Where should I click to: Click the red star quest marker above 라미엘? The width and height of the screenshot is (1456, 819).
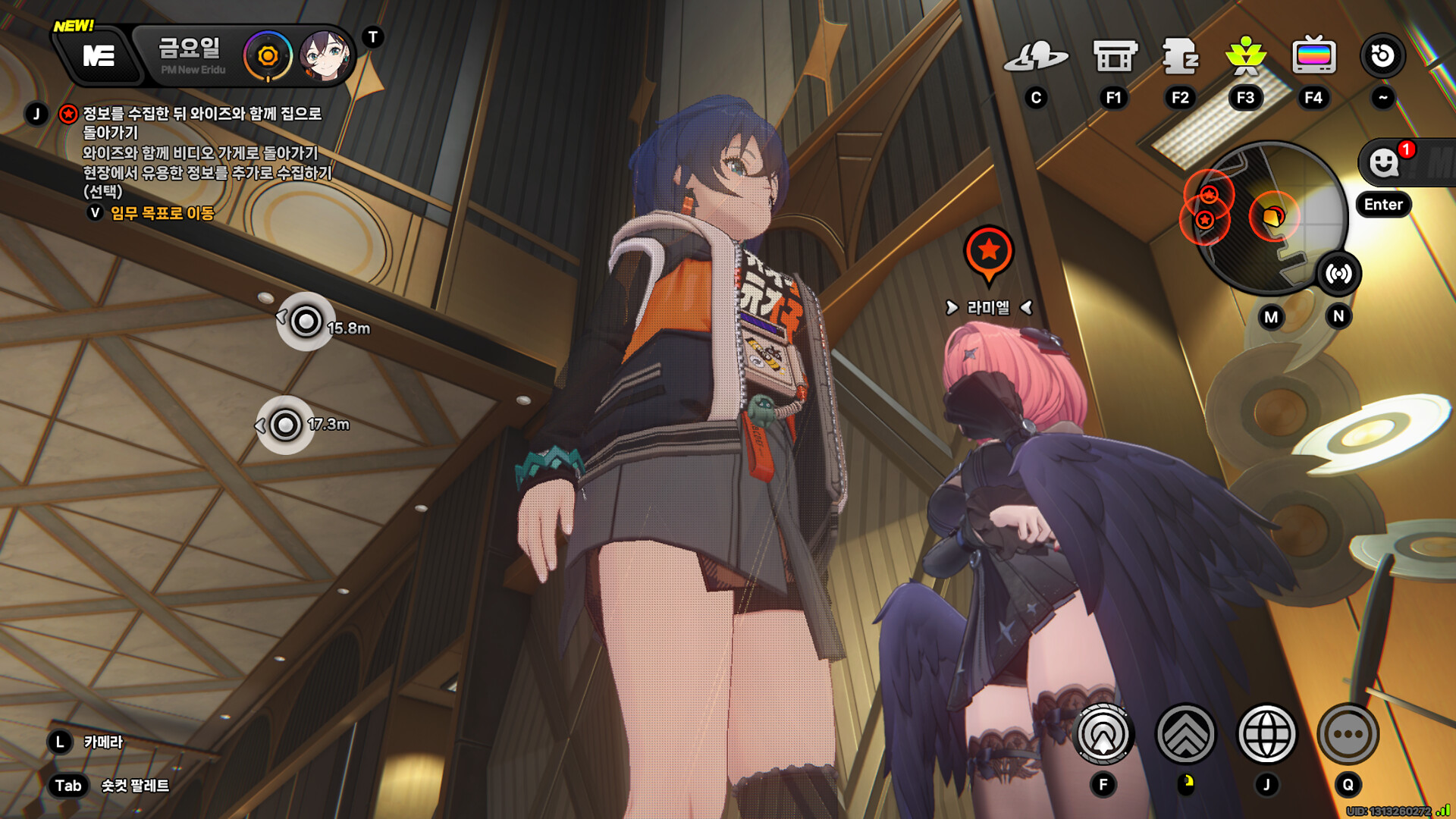988,251
